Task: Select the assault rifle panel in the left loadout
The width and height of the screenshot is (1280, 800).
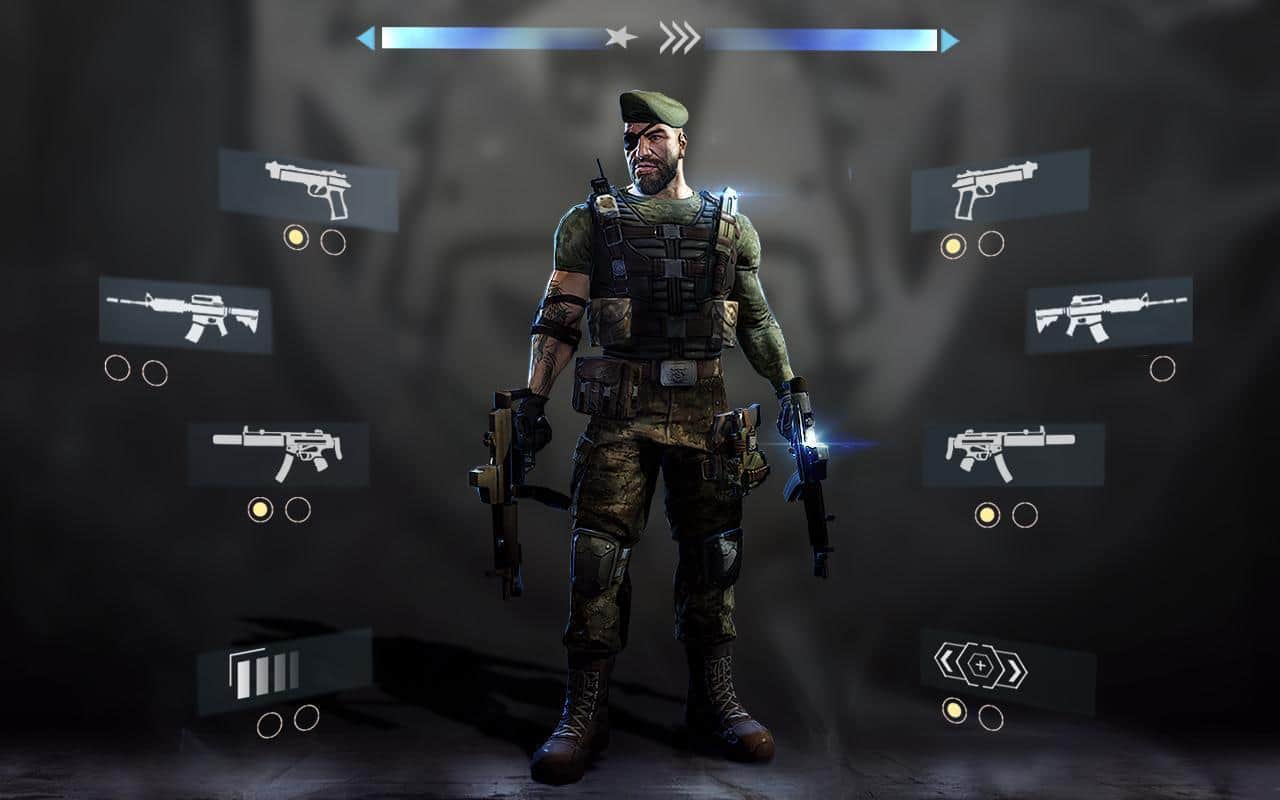Action: [185, 315]
